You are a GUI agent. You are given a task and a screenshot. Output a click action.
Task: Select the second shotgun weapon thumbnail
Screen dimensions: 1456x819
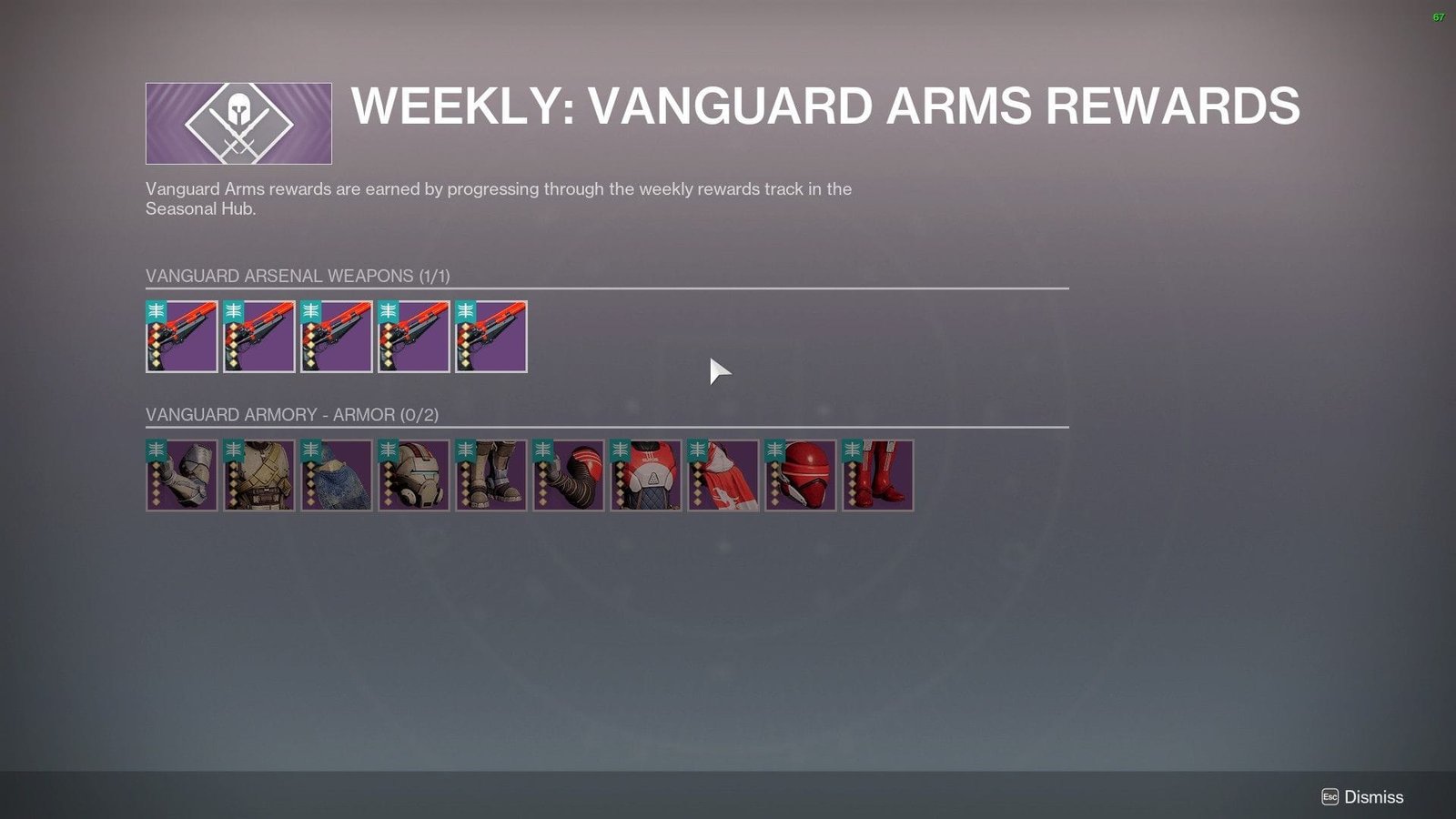click(259, 337)
